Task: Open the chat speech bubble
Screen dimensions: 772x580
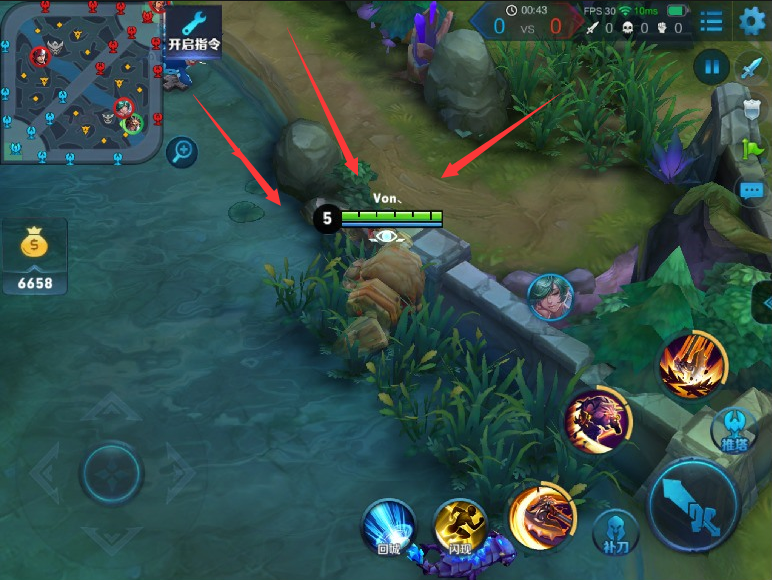Action: click(752, 189)
